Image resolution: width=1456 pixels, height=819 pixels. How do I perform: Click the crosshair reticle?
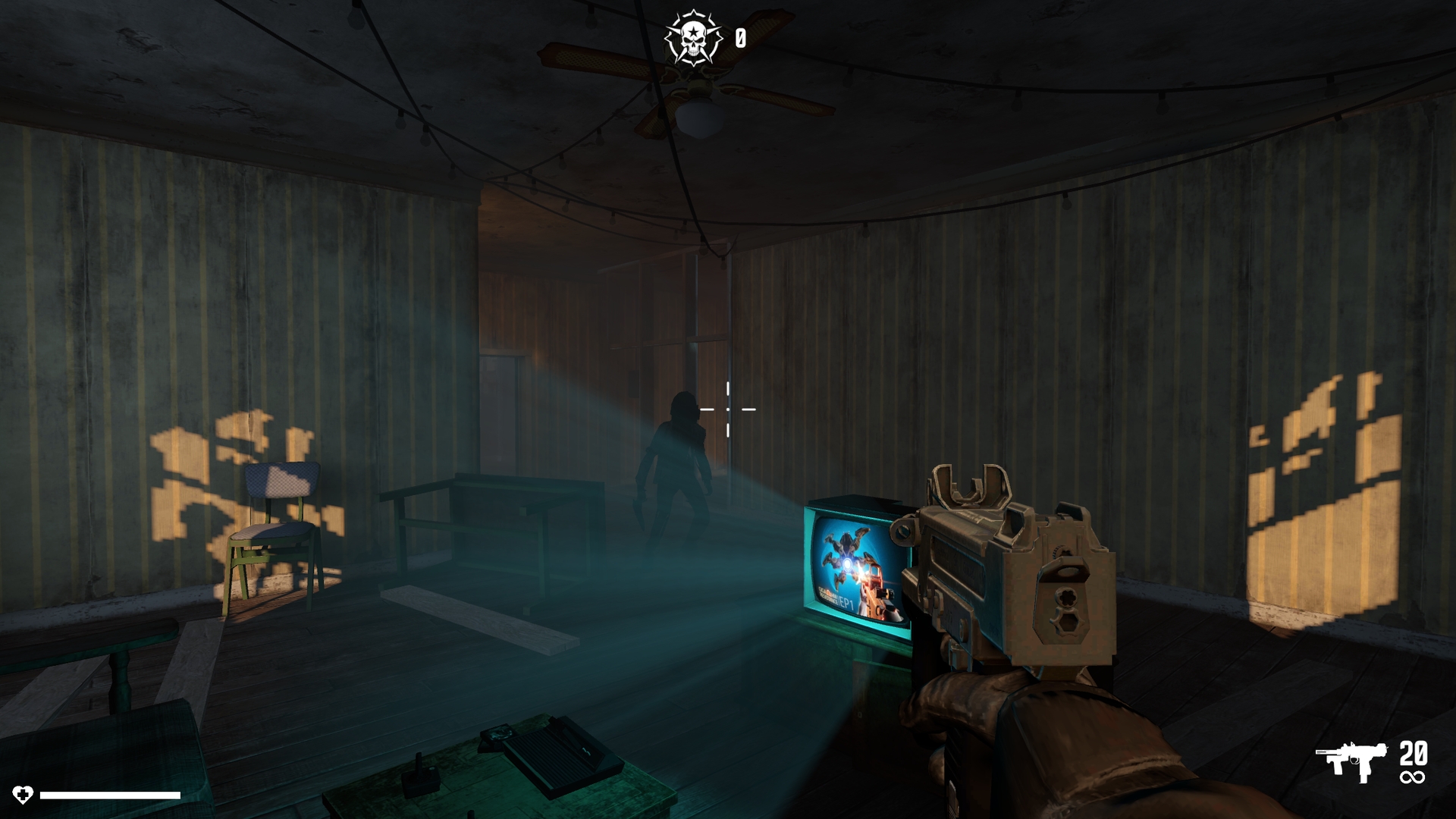click(730, 409)
